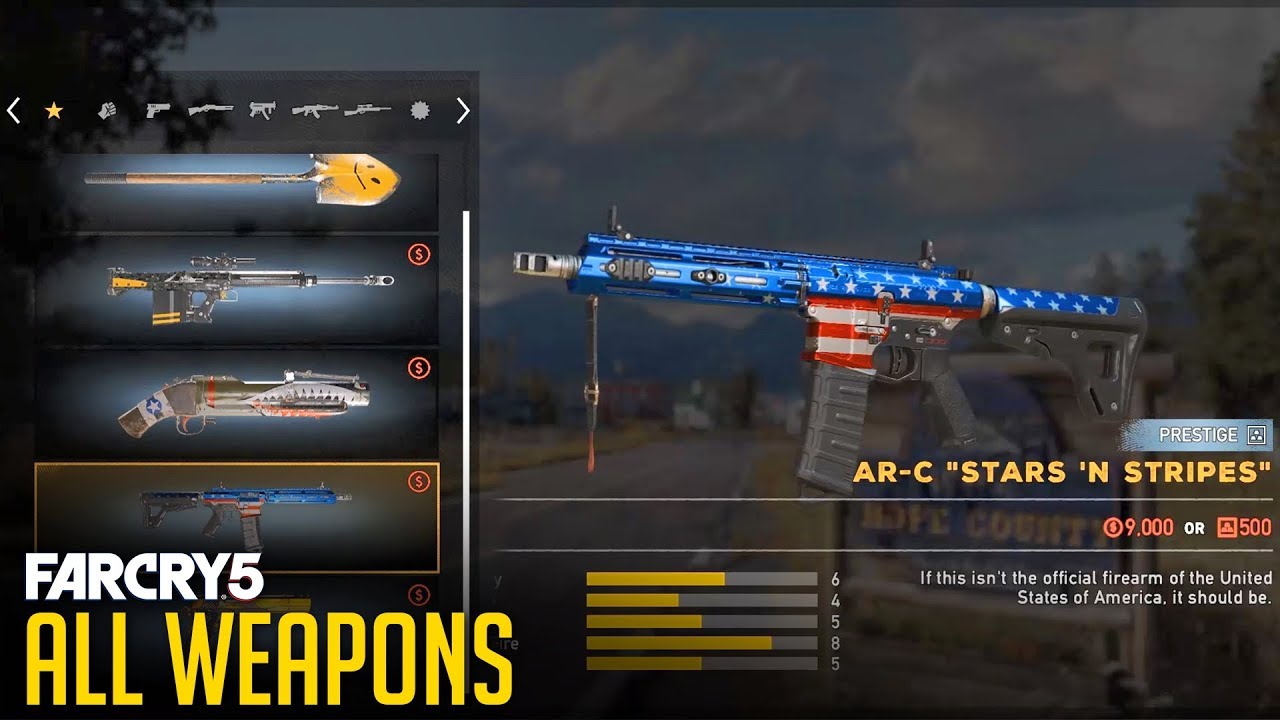Expand the next category with the right chevron
This screenshot has width=1280, height=720.
[x=463, y=110]
